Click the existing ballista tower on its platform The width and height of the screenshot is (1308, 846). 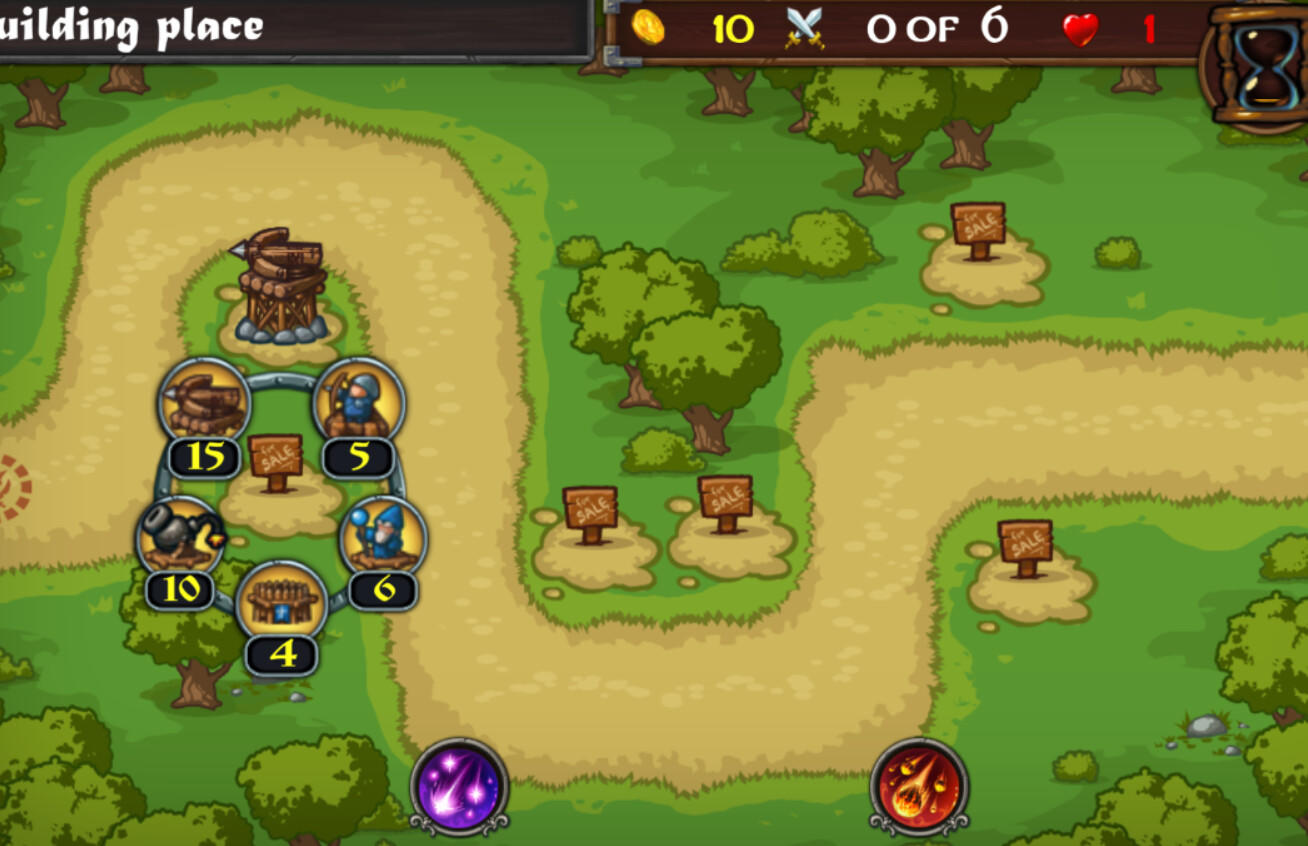(x=278, y=280)
